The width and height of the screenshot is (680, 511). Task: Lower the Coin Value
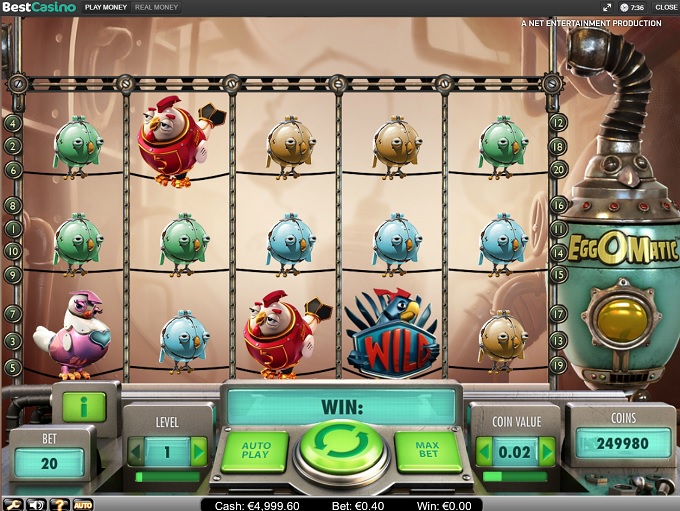[484, 451]
